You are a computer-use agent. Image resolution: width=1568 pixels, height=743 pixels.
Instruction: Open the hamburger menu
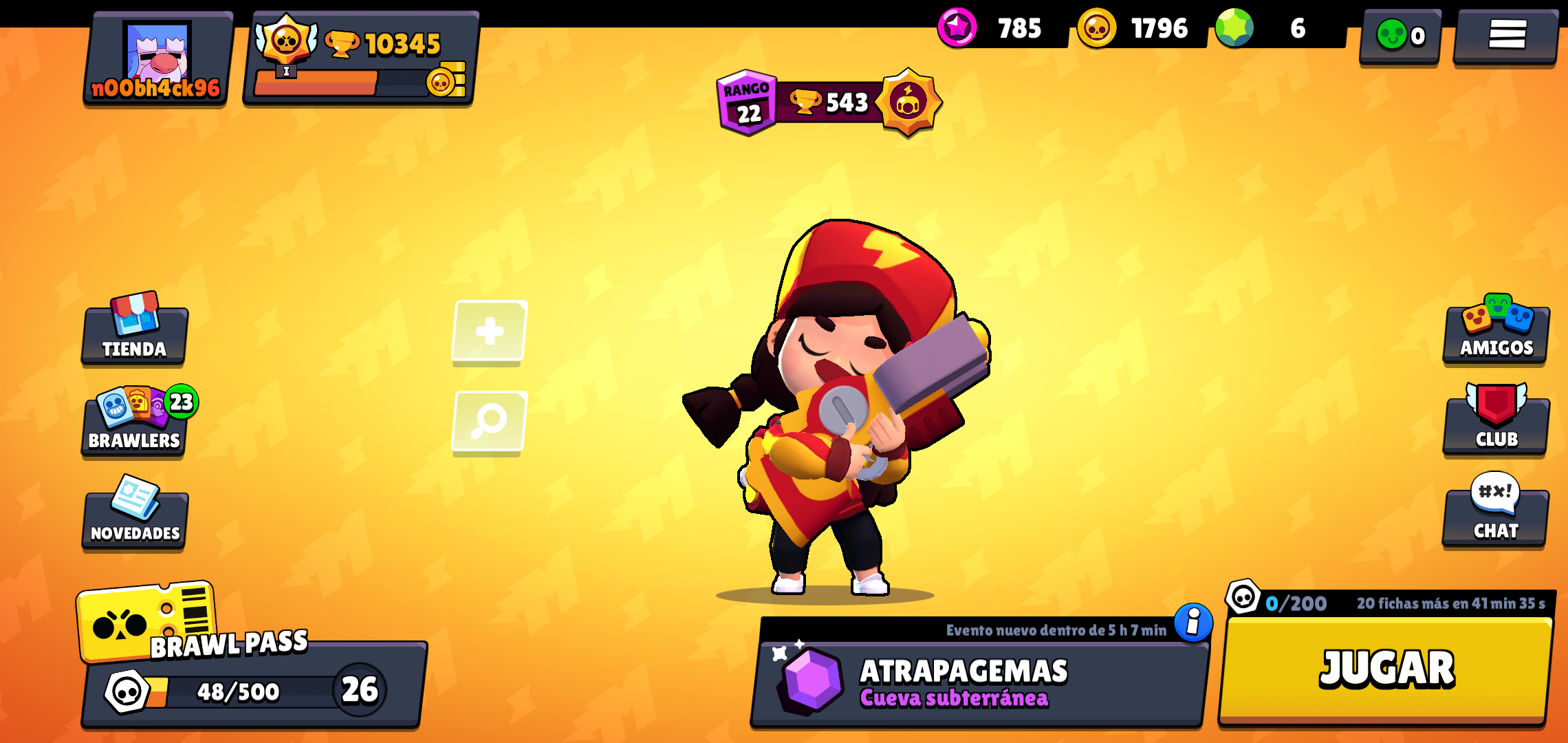pyautogui.click(x=1506, y=35)
